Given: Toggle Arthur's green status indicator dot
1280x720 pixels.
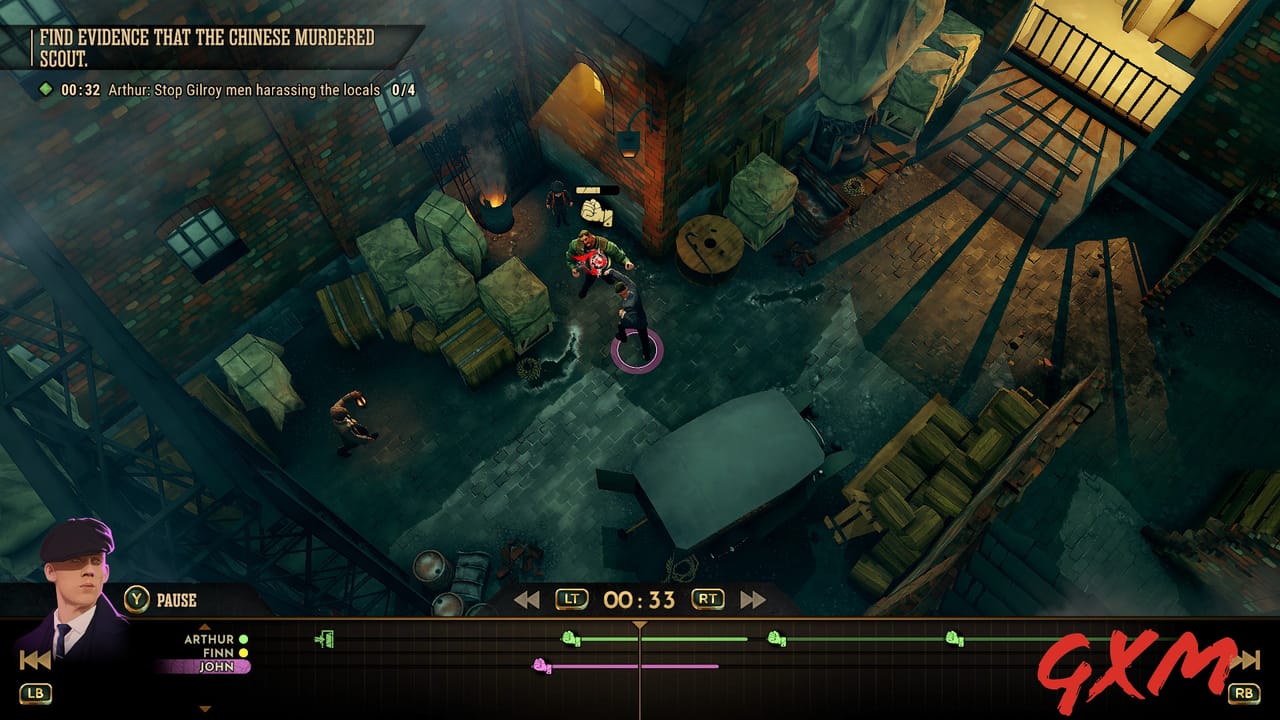Looking at the screenshot, I should tap(243, 640).
